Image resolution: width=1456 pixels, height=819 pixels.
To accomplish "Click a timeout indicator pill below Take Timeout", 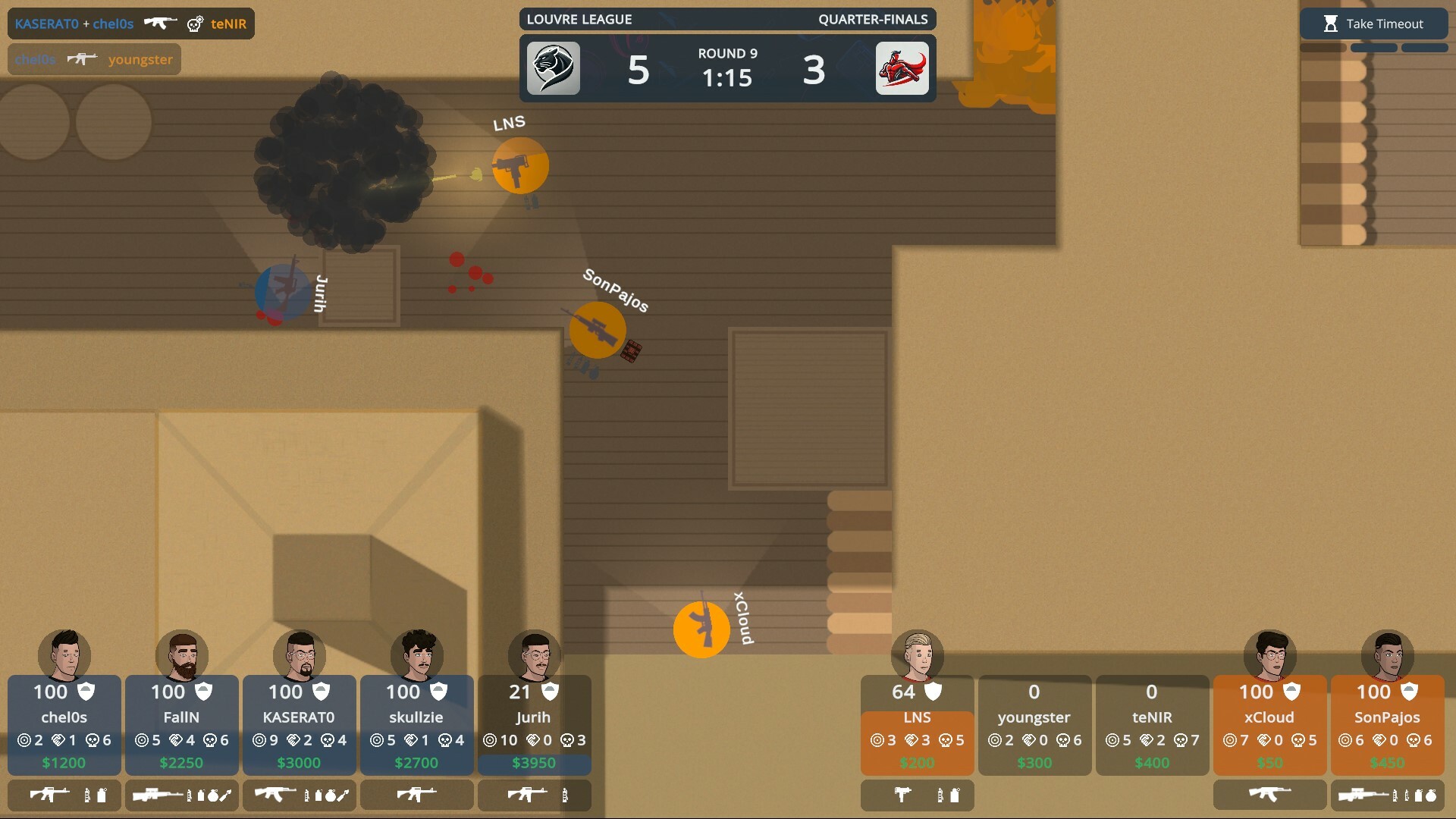I will tap(1373, 47).
